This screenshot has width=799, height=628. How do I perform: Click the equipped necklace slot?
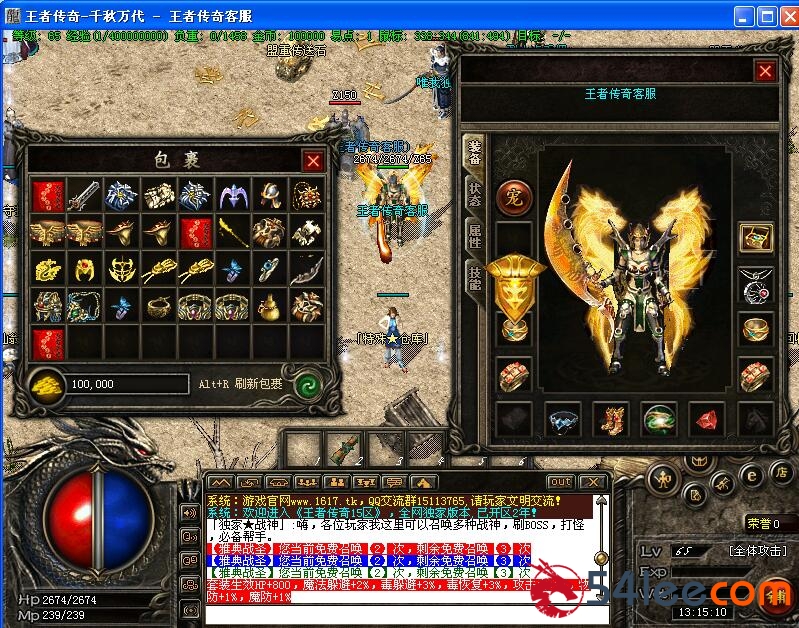point(755,285)
